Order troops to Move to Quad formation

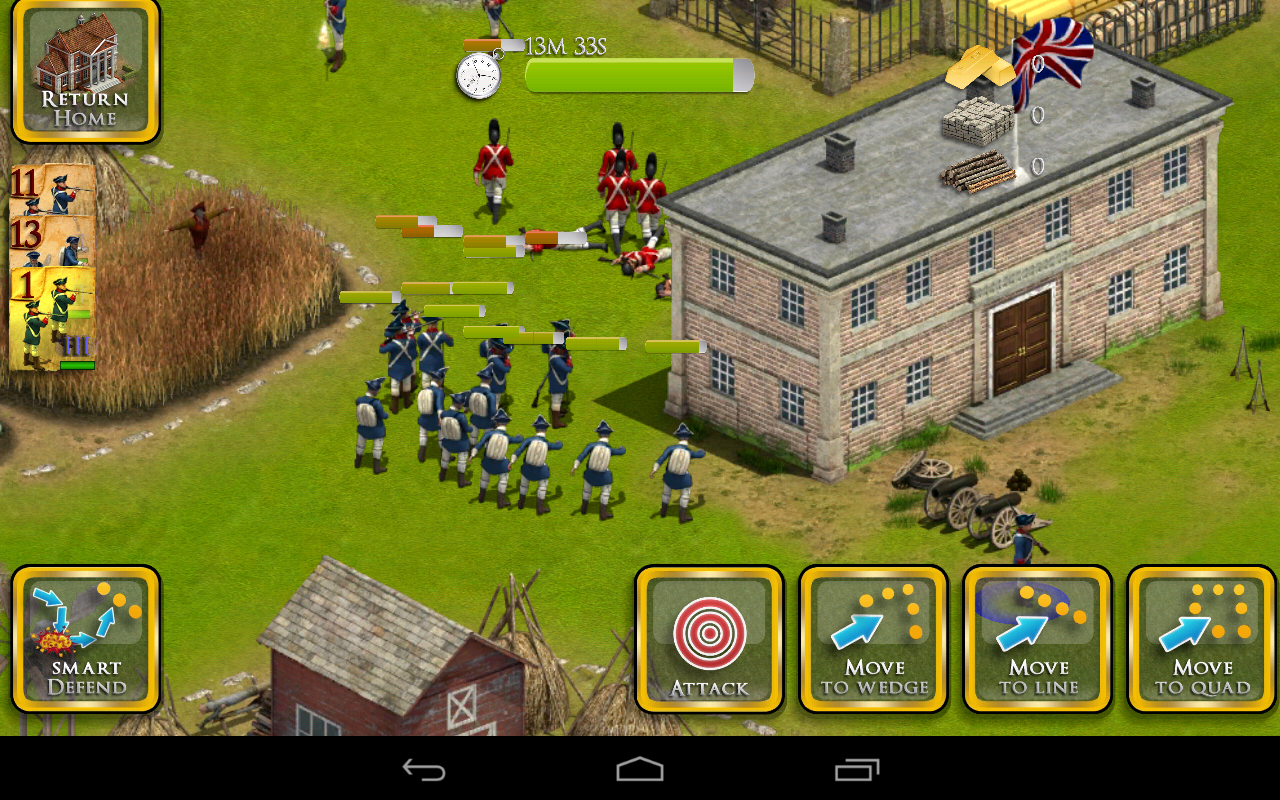tap(1201, 640)
